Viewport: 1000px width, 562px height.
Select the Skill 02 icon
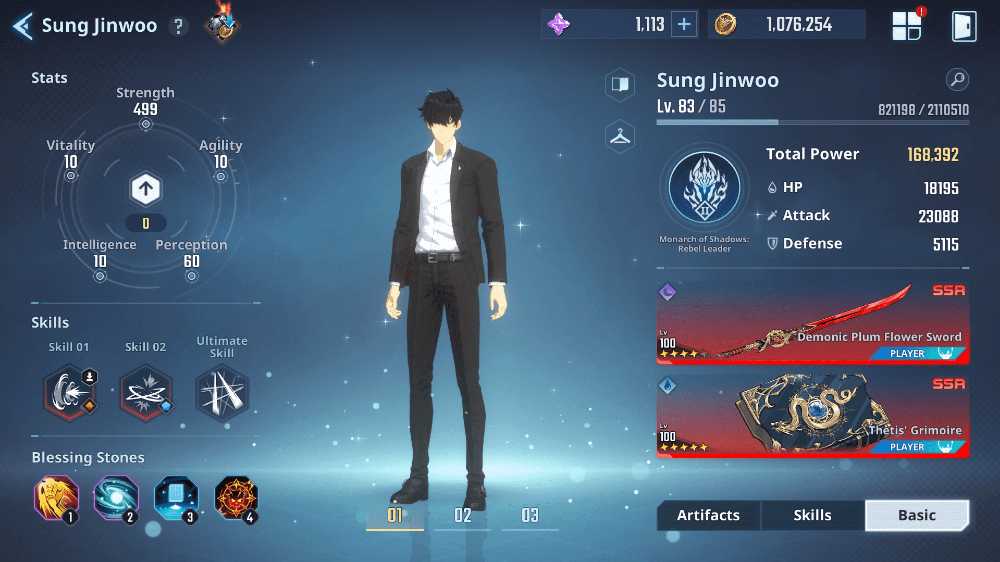click(145, 392)
